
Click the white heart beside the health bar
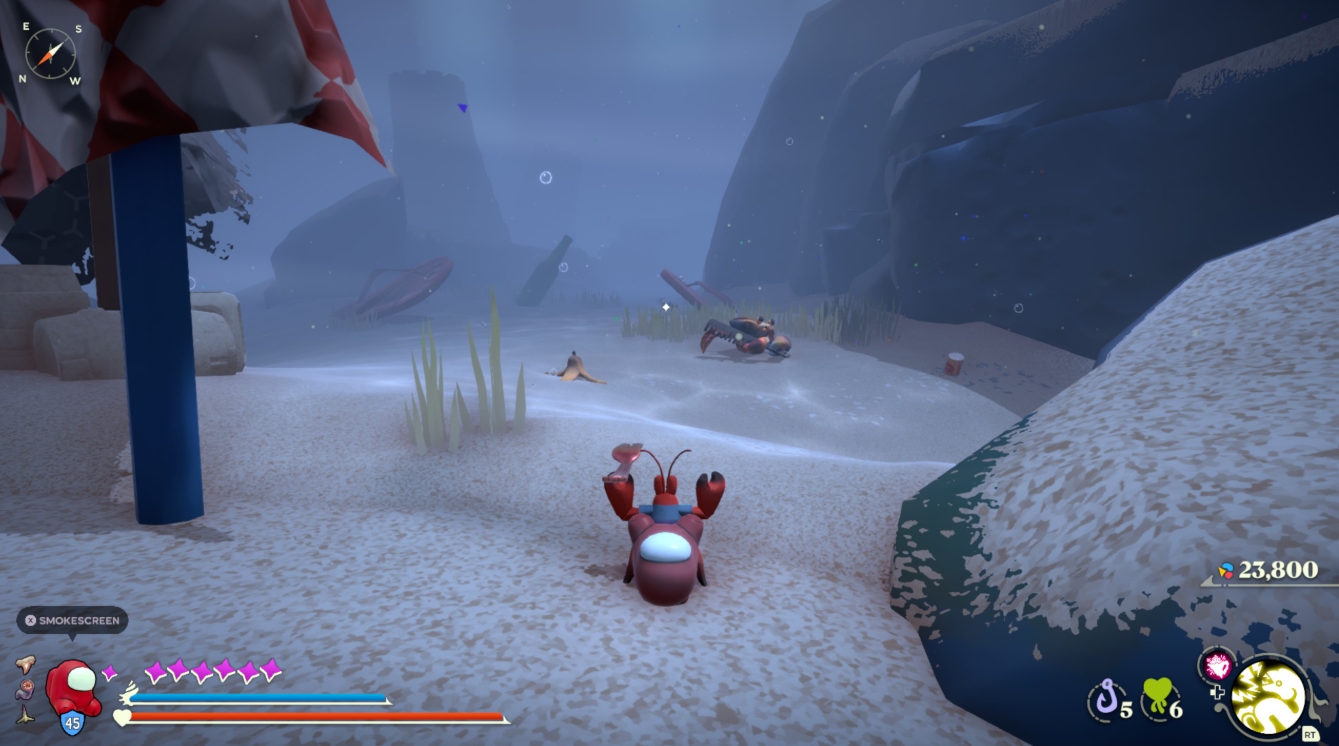(122, 717)
